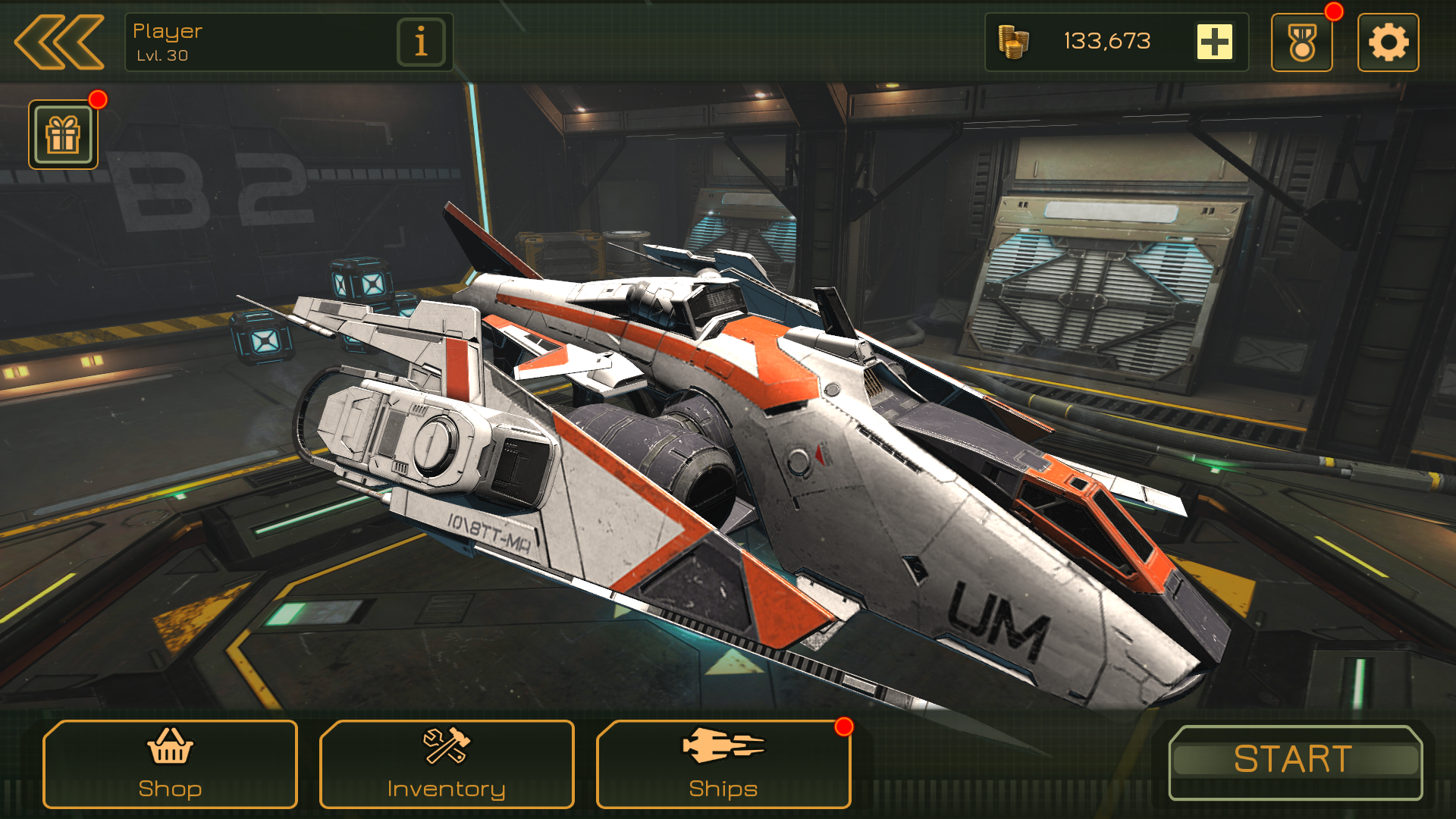Viewport: 1456px width, 819px height.
Task: Click the coin stack icon
Action: [x=1015, y=42]
